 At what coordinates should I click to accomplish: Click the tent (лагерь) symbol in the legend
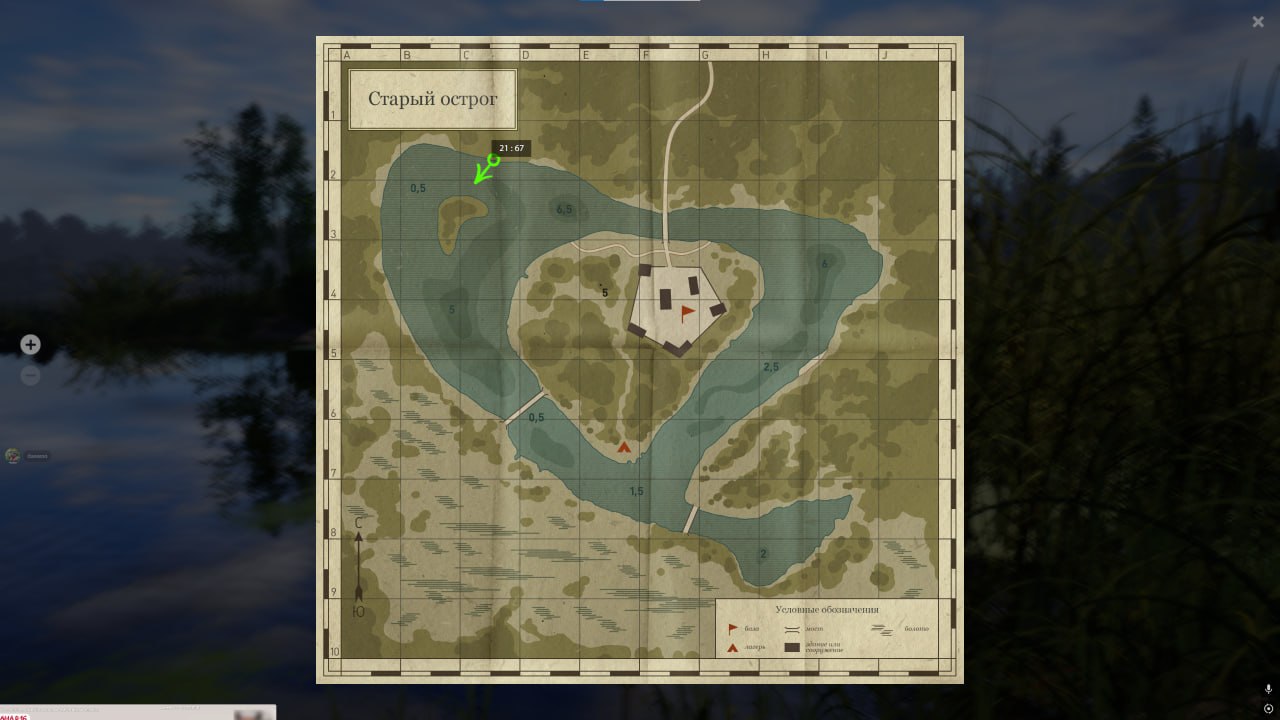coord(731,646)
